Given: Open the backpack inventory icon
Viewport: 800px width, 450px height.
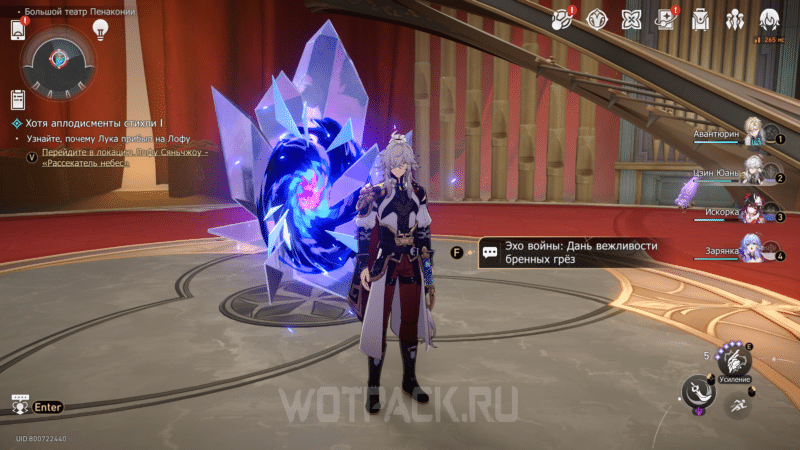Looking at the screenshot, I should click(x=700, y=19).
